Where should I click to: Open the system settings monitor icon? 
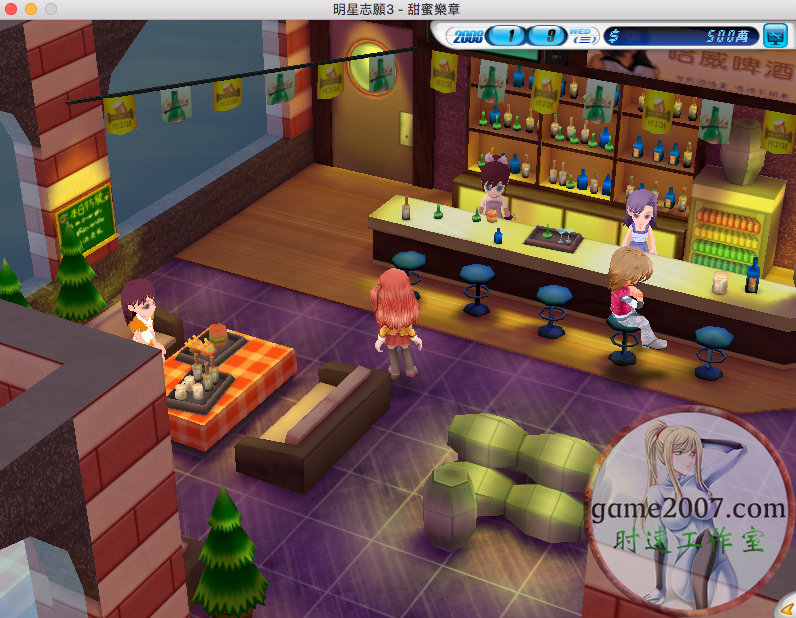pyautogui.click(x=774, y=37)
